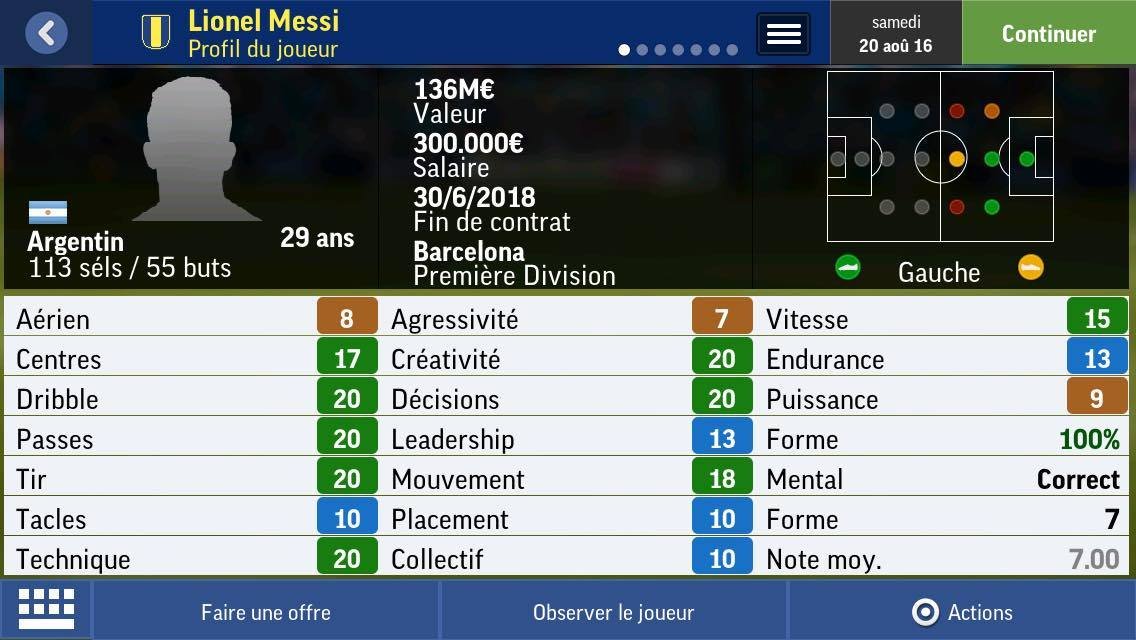
Task: Open the Actions menu
Action: (962, 612)
